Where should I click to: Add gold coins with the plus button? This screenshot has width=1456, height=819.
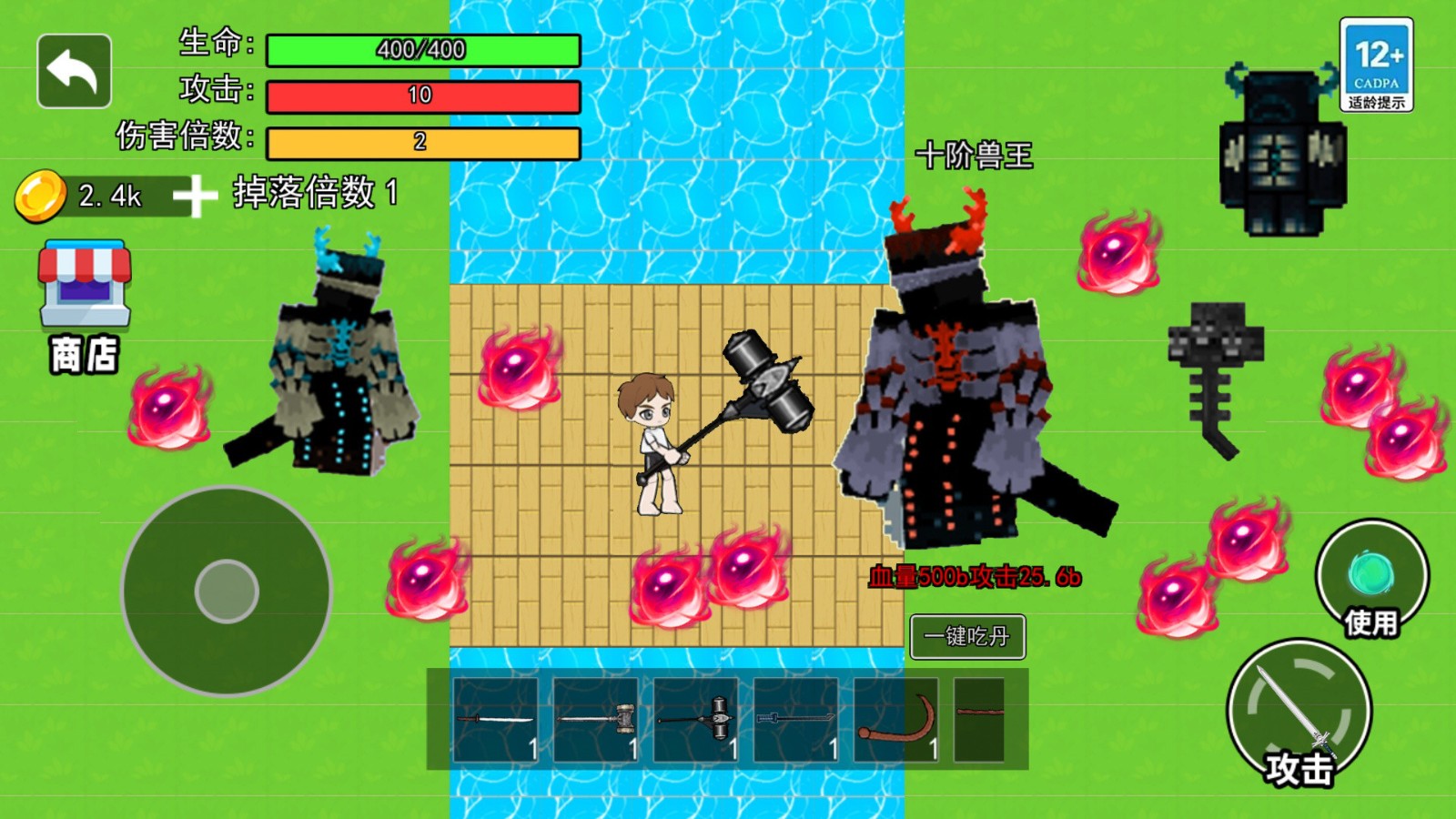pos(195,196)
